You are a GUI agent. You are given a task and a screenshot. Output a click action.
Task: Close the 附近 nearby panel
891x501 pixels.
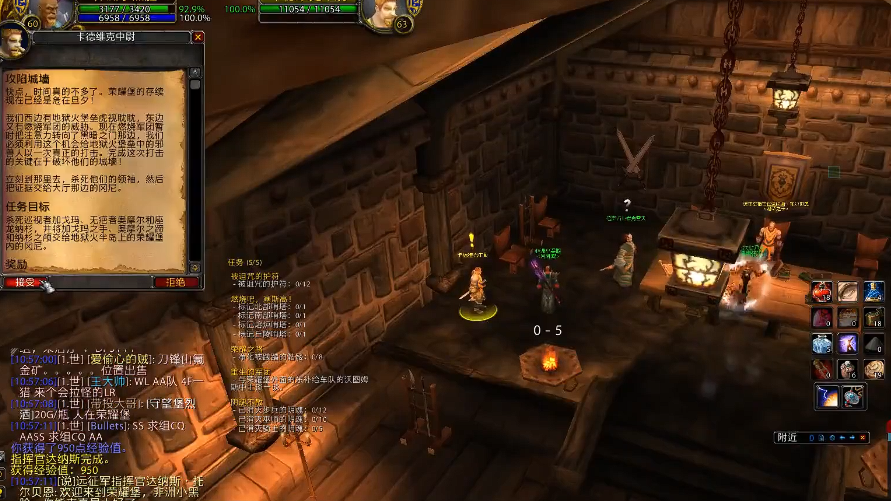pyautogui.click(x=864, y=437)
